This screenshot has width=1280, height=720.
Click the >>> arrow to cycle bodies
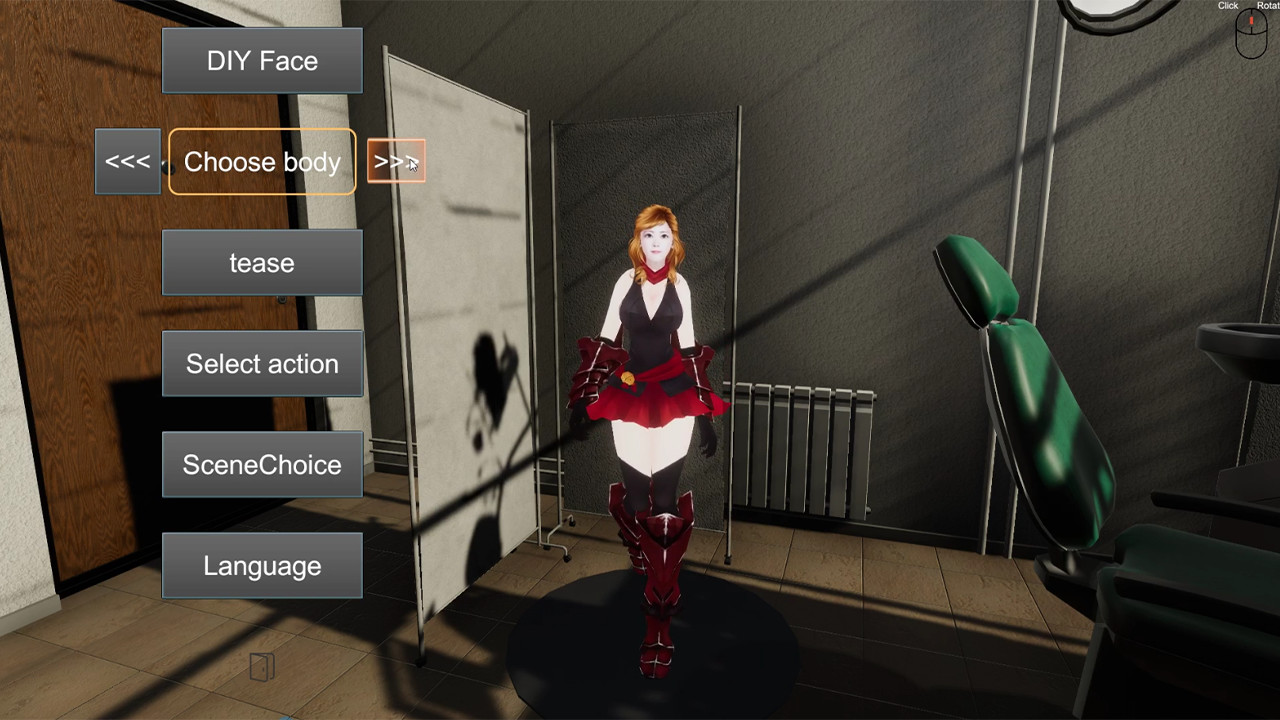point(395,161)
